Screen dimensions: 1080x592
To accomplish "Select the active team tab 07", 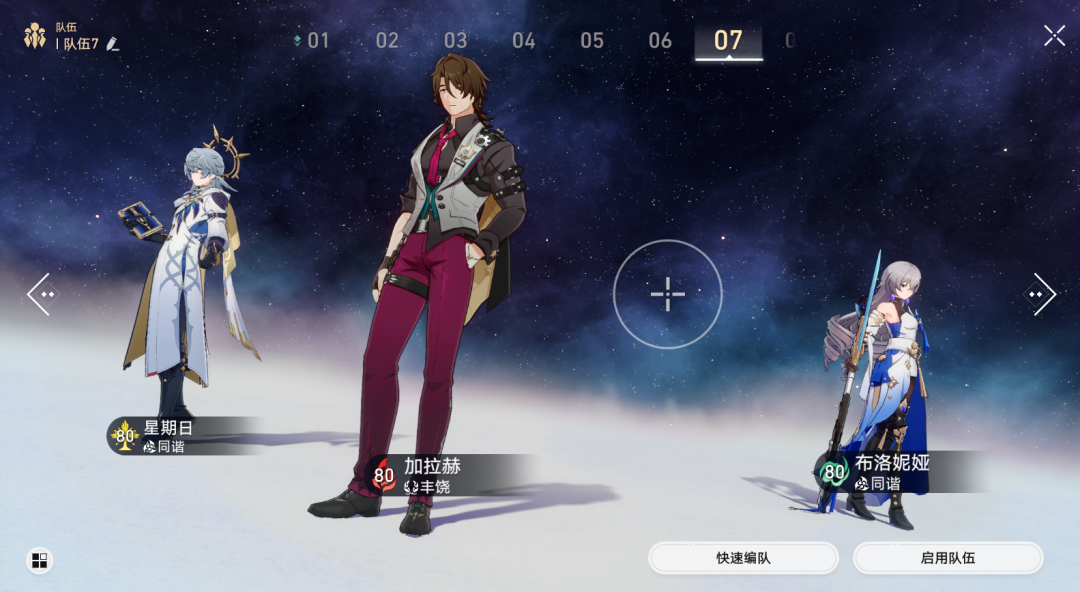I will click(x=728, y=41).
